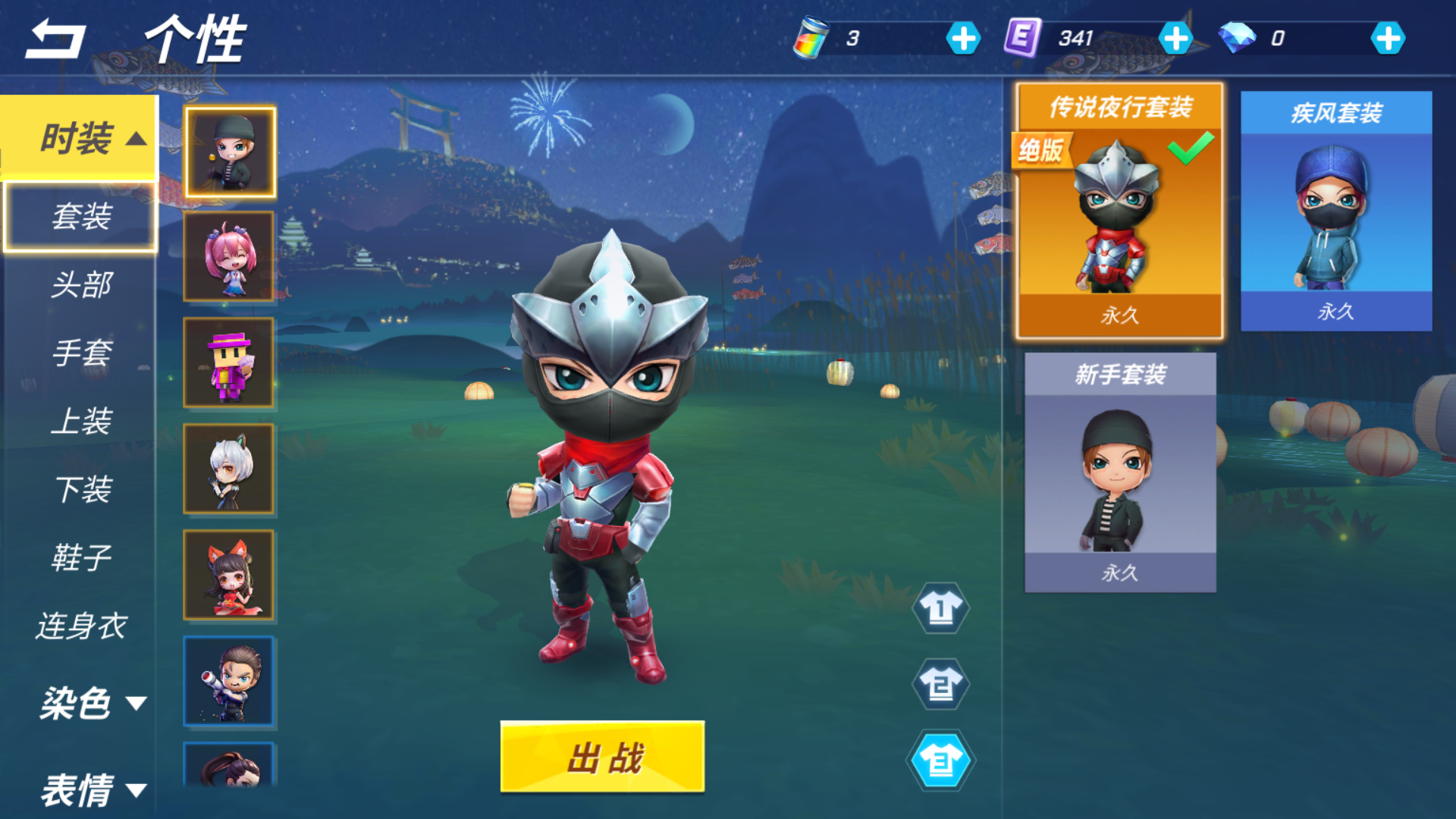The width and height of the screenshot is (1456, 819).
Task: Expand the 表情 emote section
Action: click(91, 790)
